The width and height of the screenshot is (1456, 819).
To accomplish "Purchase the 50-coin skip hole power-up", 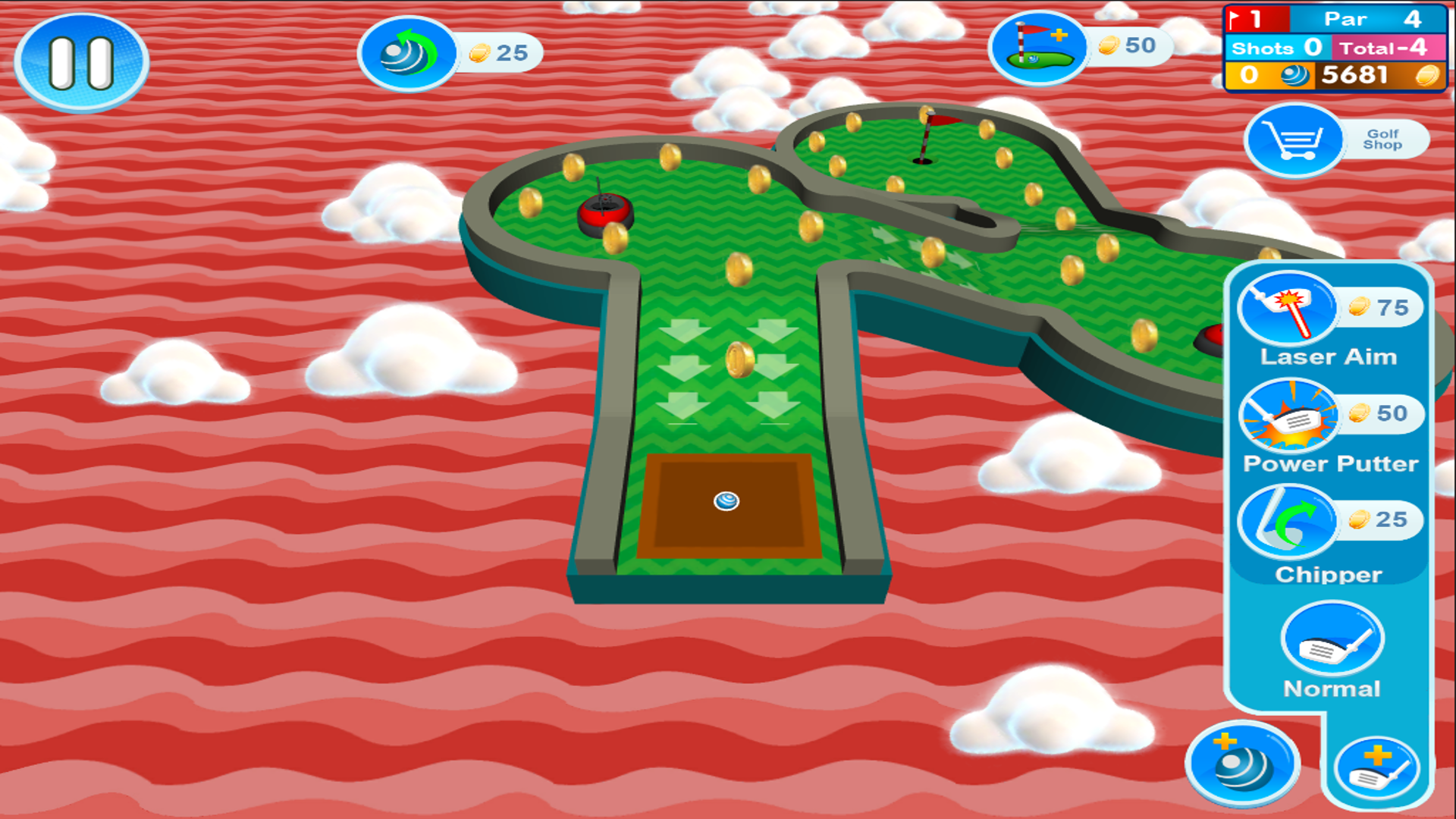I will pyautogui.click(x=1037, y=46).
